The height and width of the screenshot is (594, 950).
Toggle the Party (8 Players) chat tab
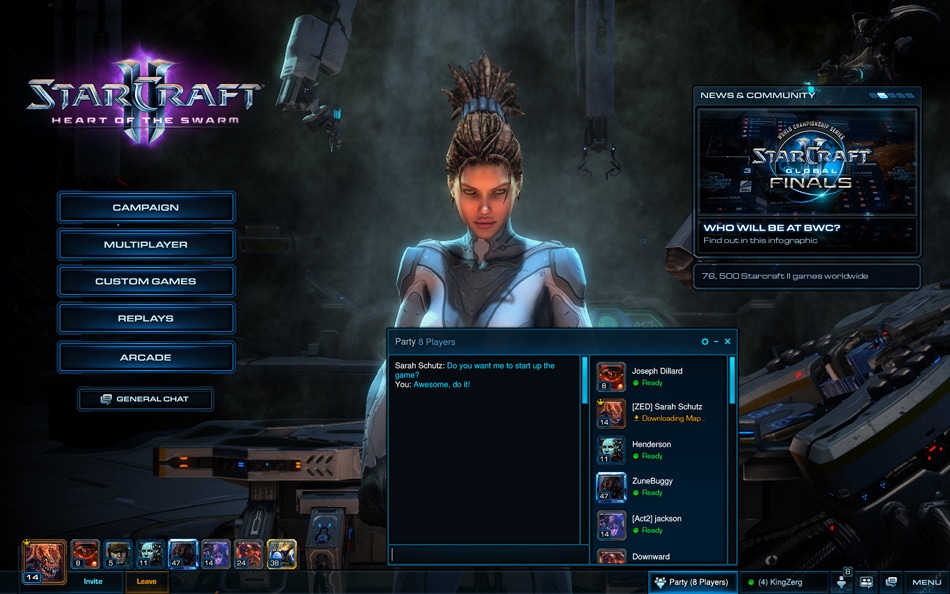tap(692, 582)
